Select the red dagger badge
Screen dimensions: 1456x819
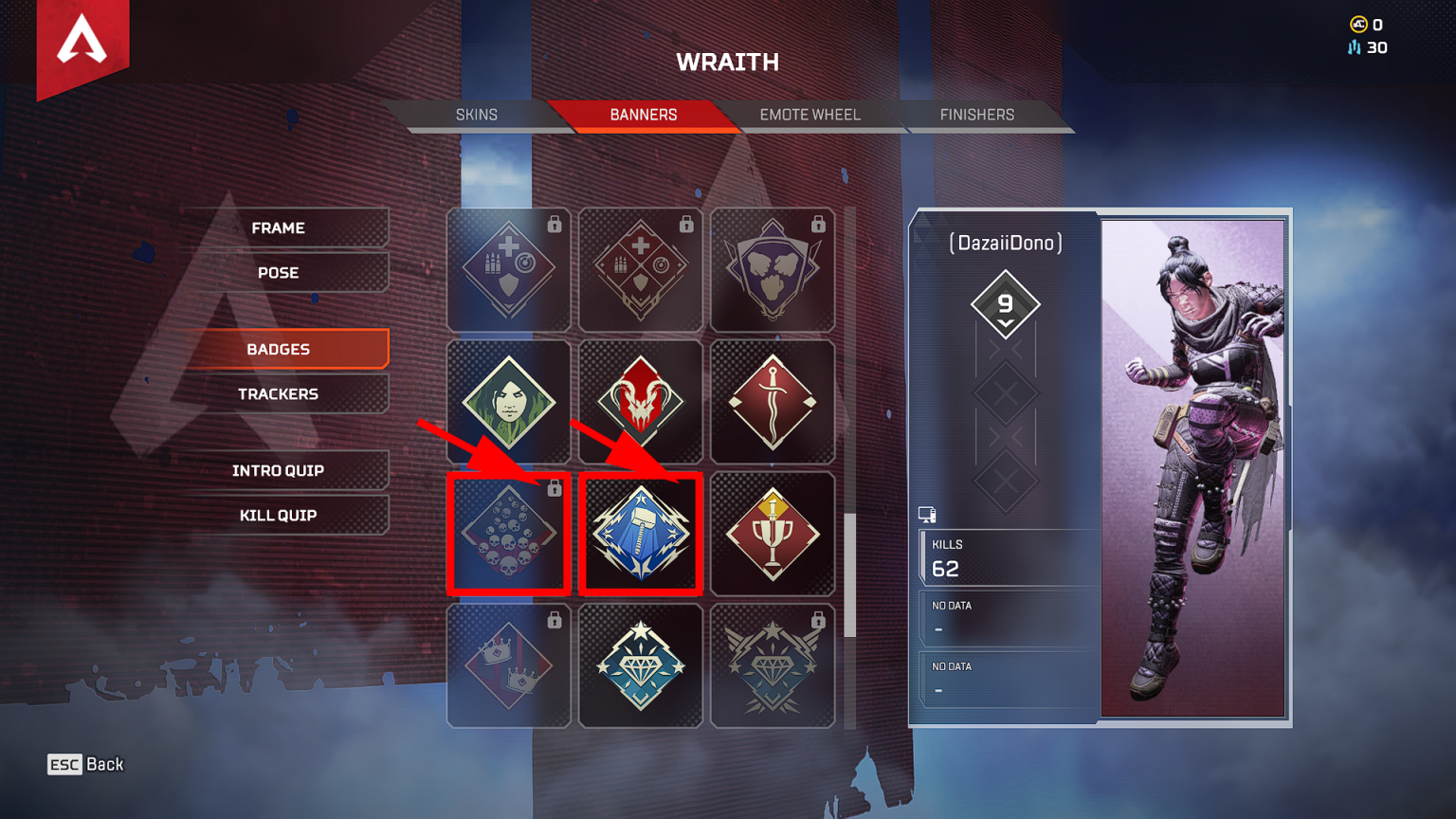[x=773, y=402]
